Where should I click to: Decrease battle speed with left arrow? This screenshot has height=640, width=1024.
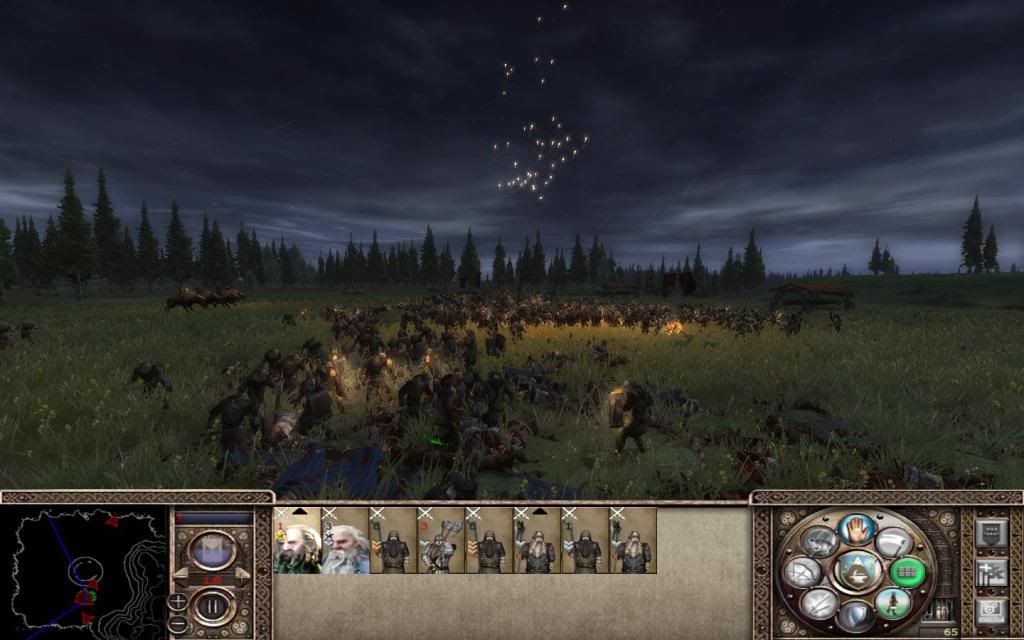(x=181, y=577)
